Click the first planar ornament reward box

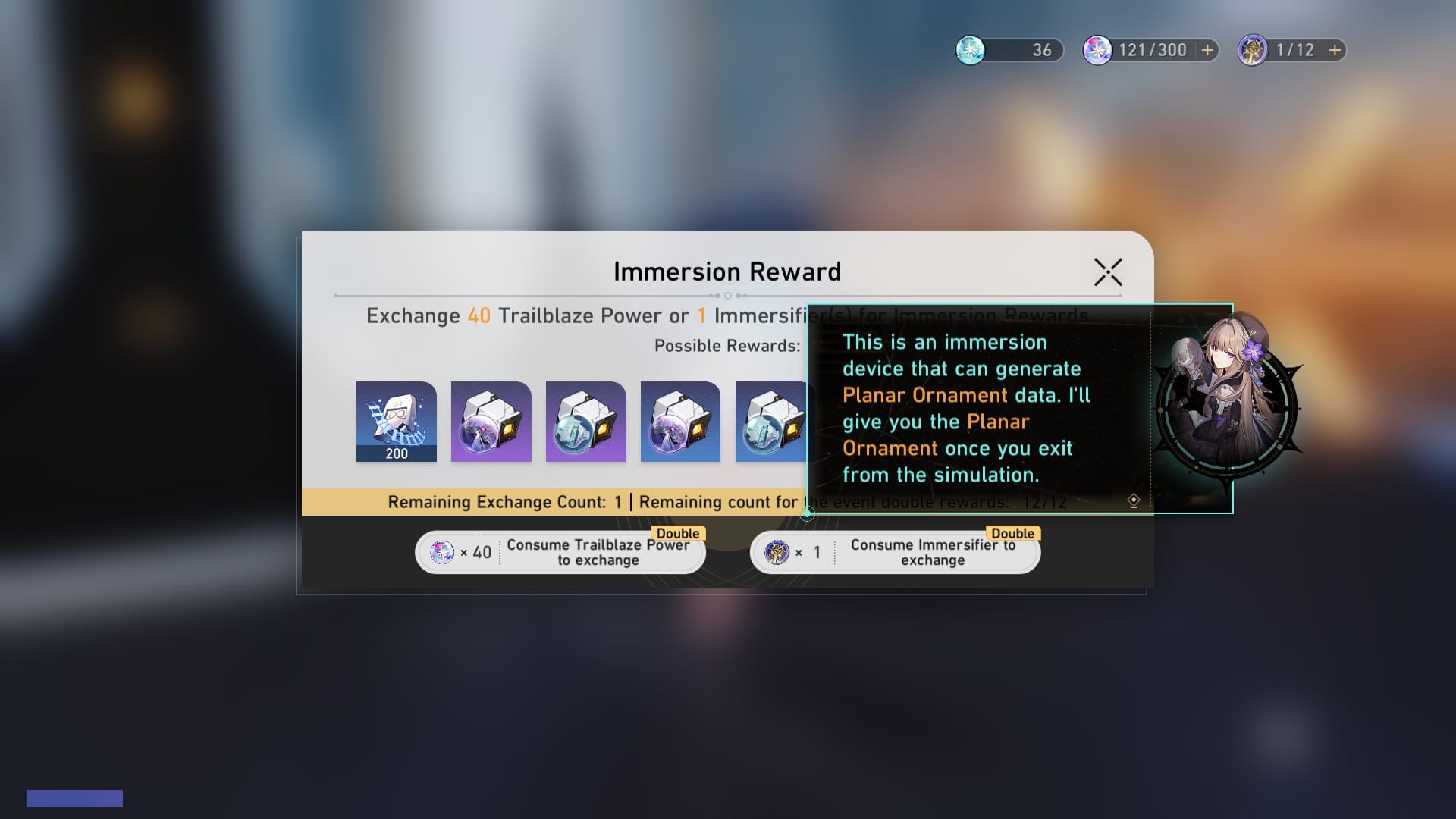coord(491,422)
